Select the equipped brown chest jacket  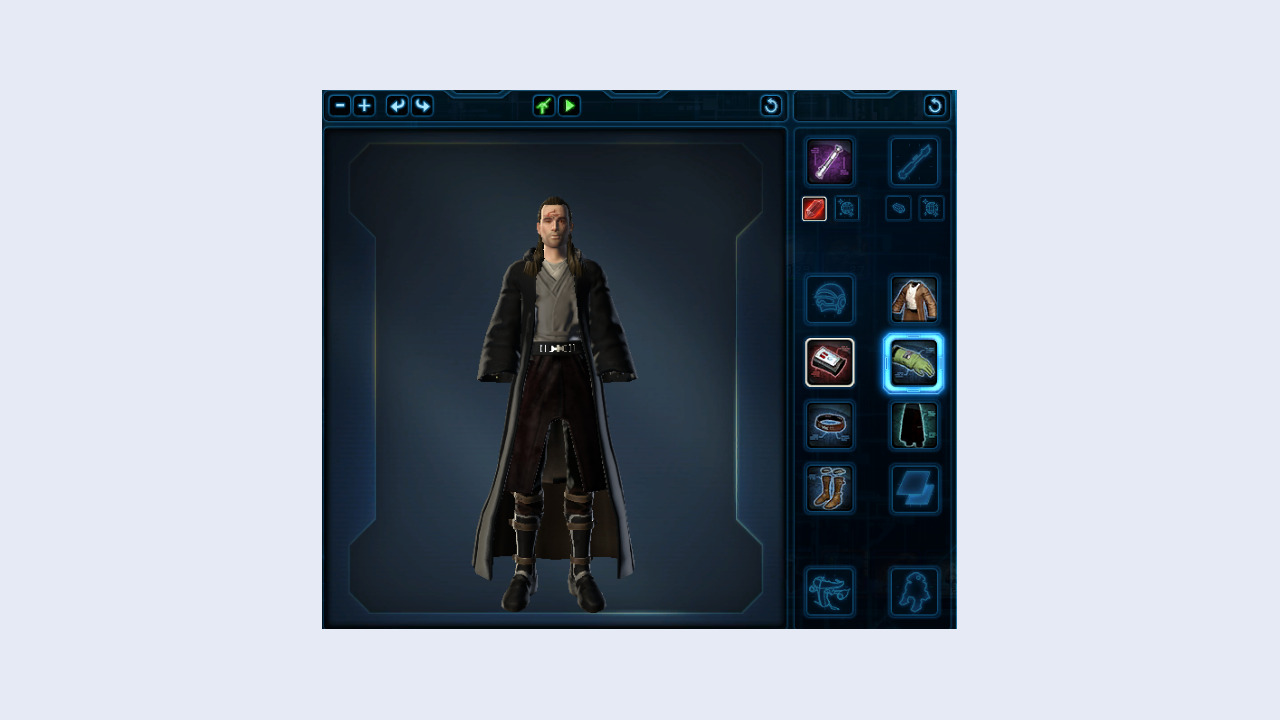[913, 299]
